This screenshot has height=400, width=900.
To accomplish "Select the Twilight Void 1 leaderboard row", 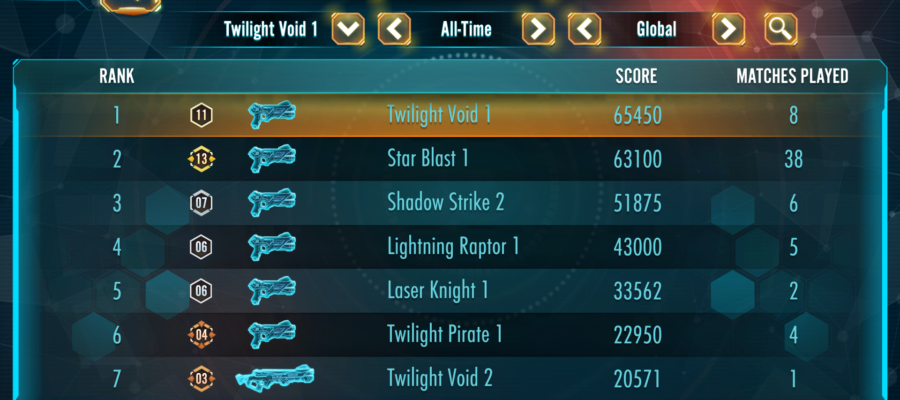I will click(450, 115).
